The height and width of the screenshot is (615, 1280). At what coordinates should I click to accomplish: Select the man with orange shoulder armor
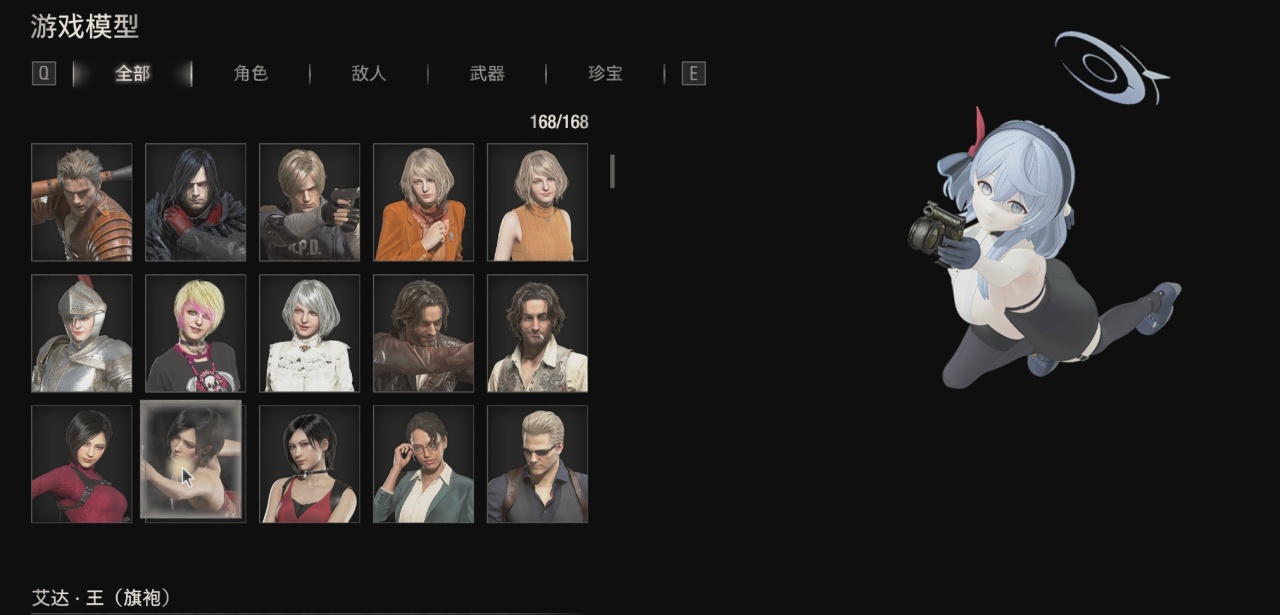[82, 202]
